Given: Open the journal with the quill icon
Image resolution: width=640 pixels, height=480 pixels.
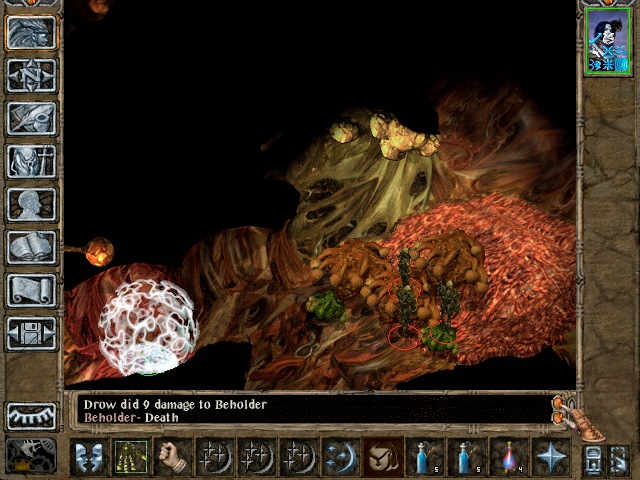Looking at the screenshot, I should click(31, 118).
